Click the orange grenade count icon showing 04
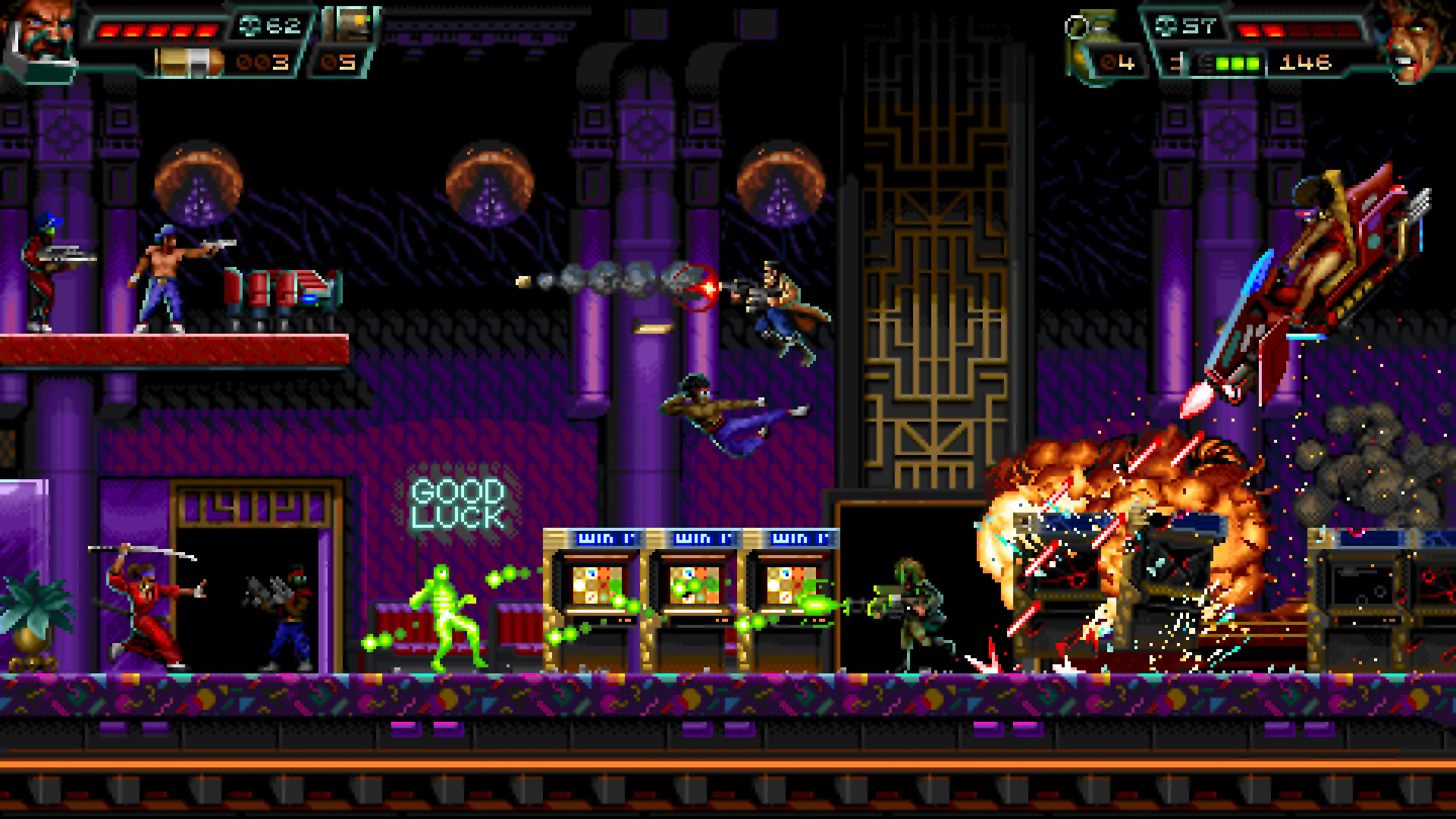 coord(1107,61)
